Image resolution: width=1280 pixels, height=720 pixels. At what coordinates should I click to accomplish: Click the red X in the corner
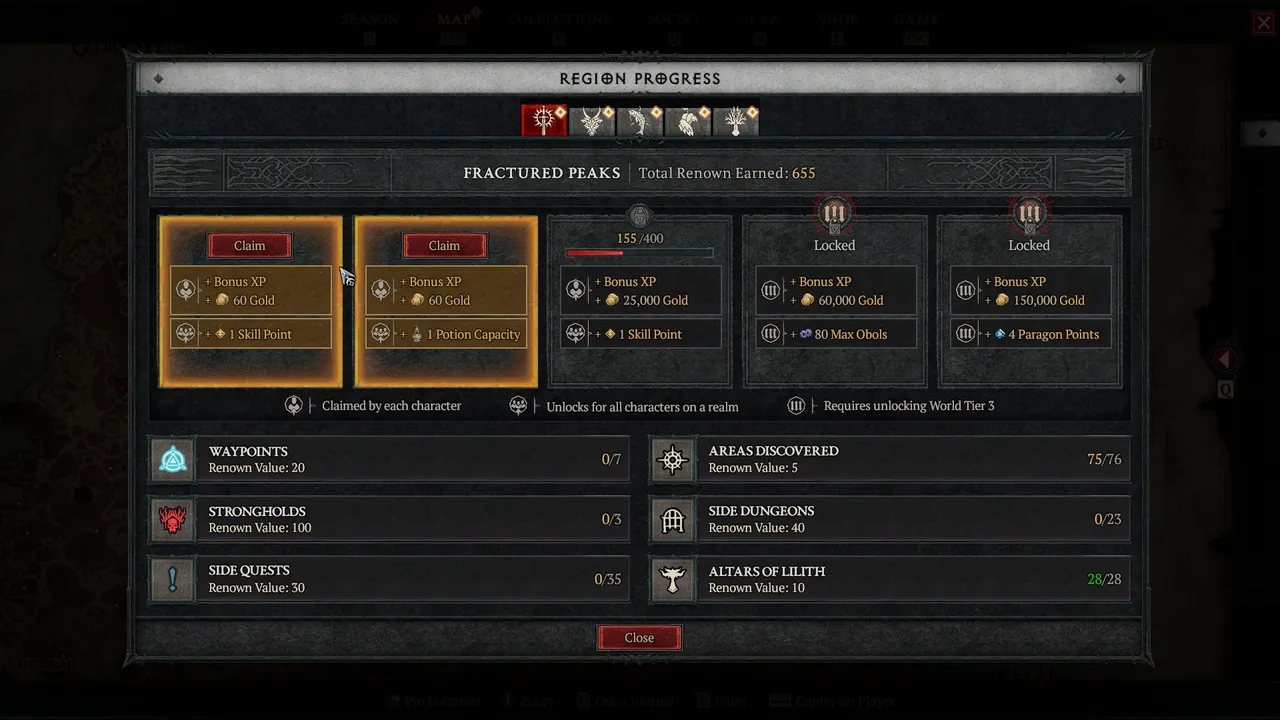[1264, 23]
